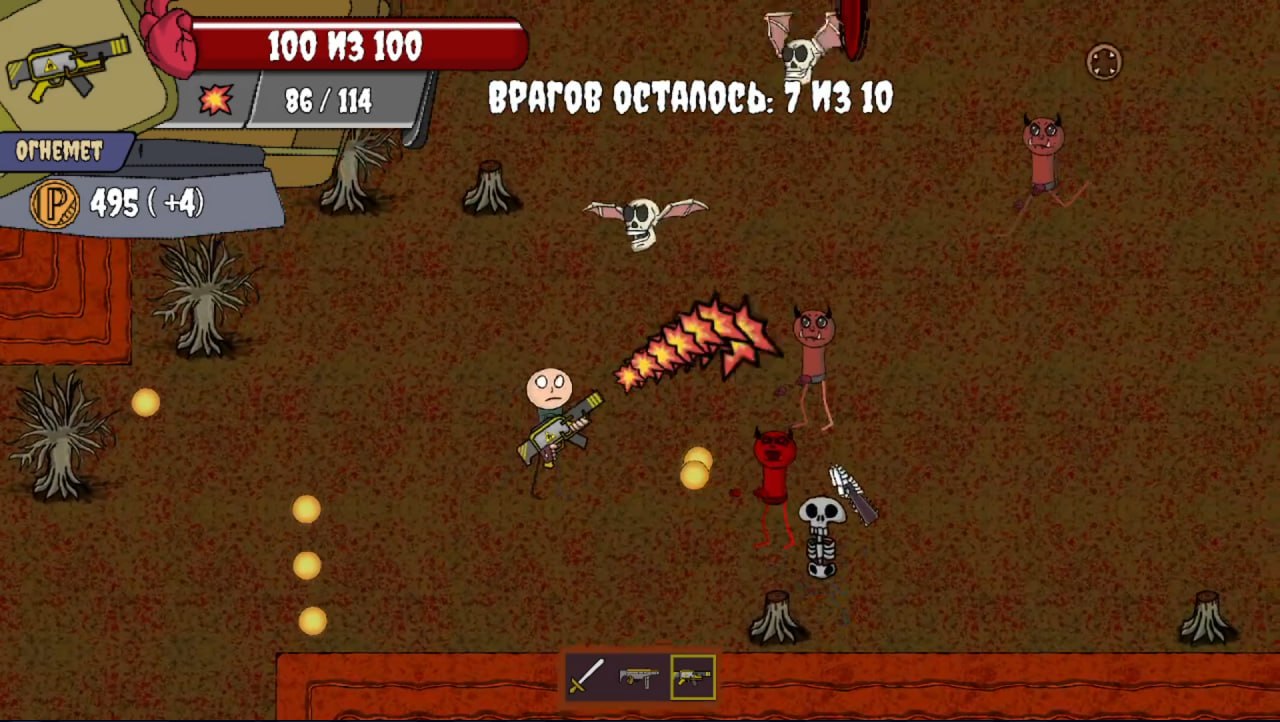The width and height of the screenshot is (1280, 722).
Task: Click a gold coin lying on the ground
Action: pyautogui.click(x=144, y=402)
